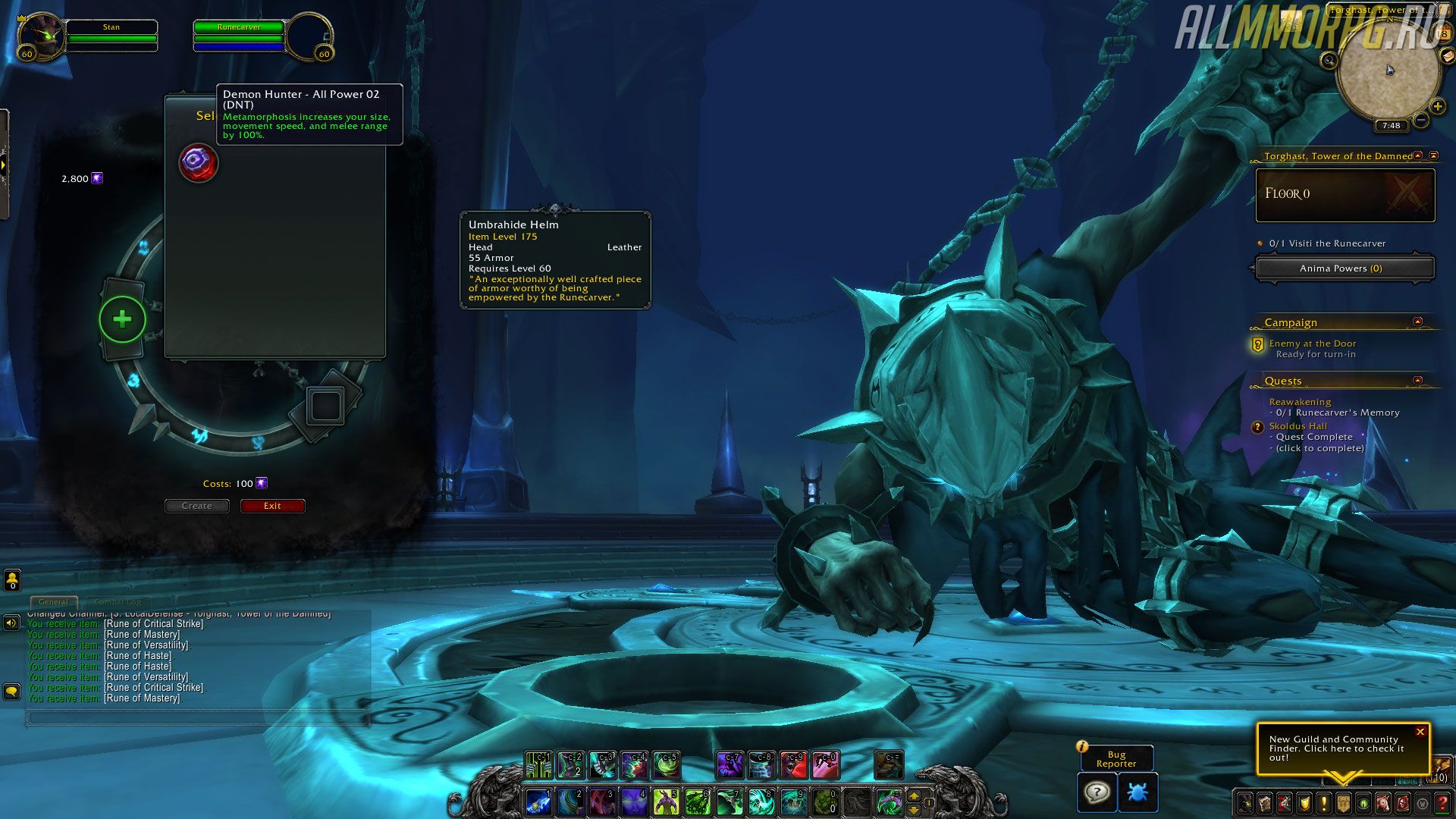The height and width of the screenshot is (819, 1456).
Task: Click the player portrait for Stan
Action: click(x=41, y=36)
